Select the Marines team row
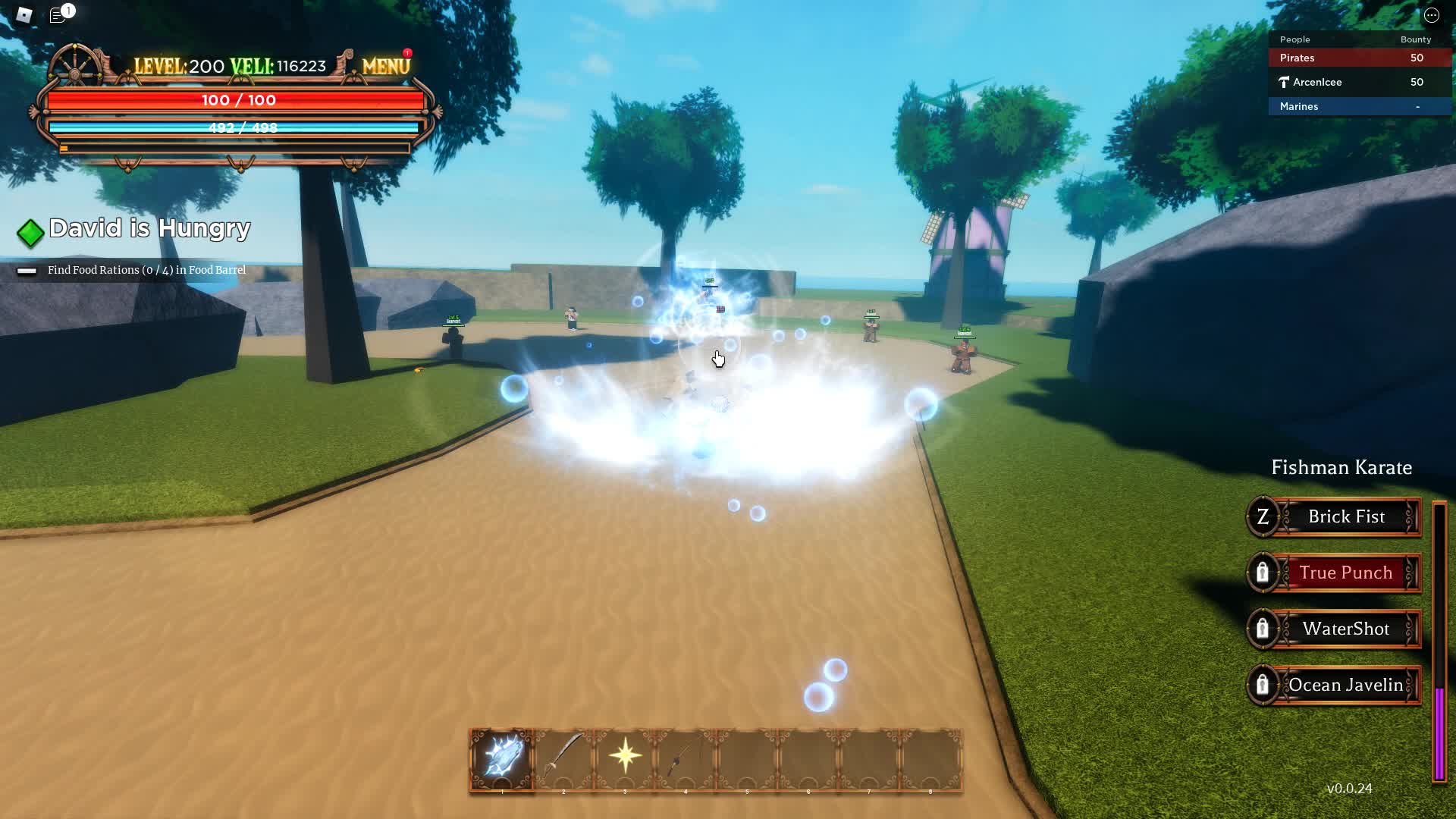Screen dimensions: 1456x819 pyautogui.click(x=1359, y=107)
